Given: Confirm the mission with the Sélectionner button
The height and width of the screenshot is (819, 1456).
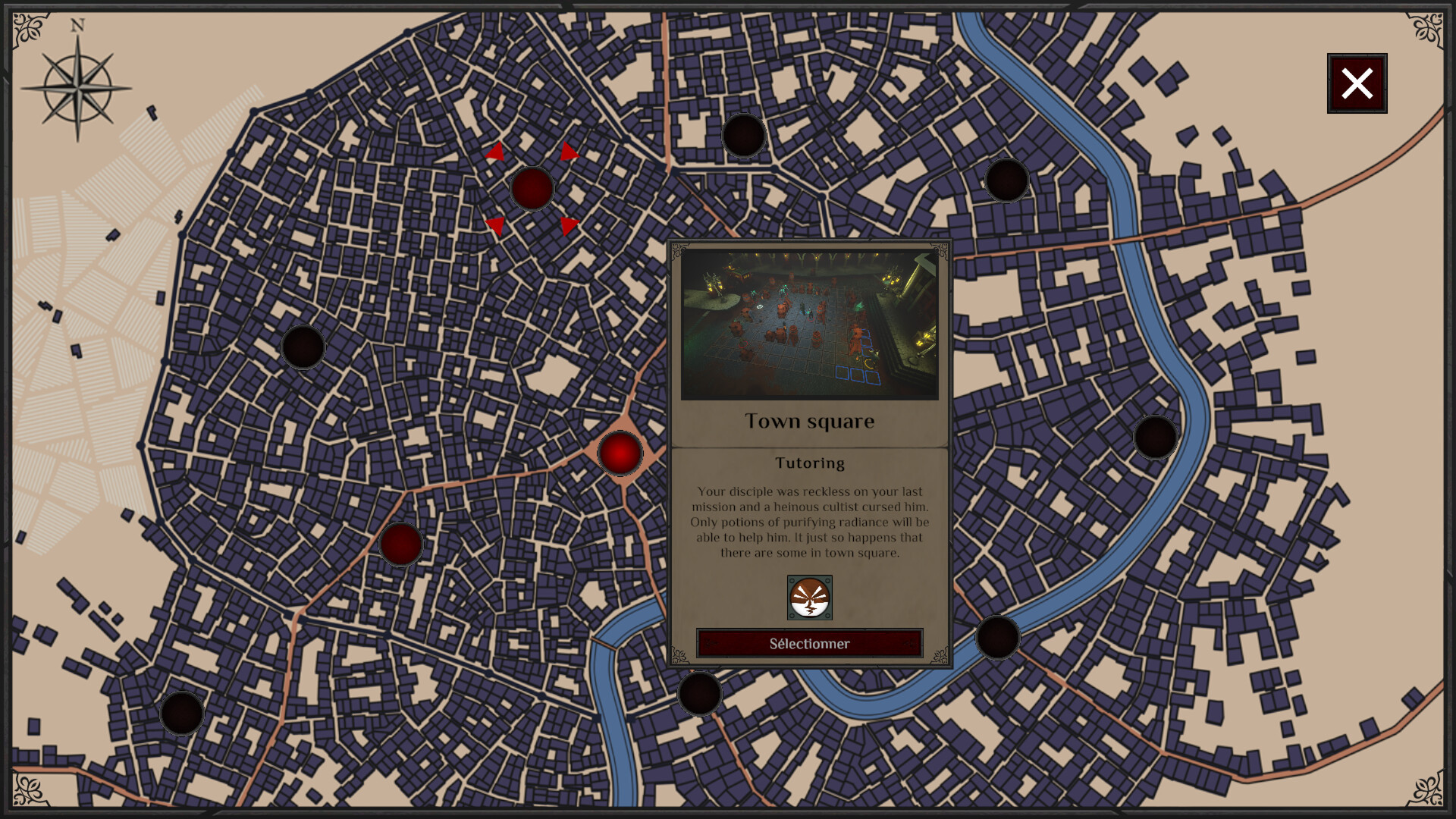Looking at the screenshot, I should [x=809, y=644].
